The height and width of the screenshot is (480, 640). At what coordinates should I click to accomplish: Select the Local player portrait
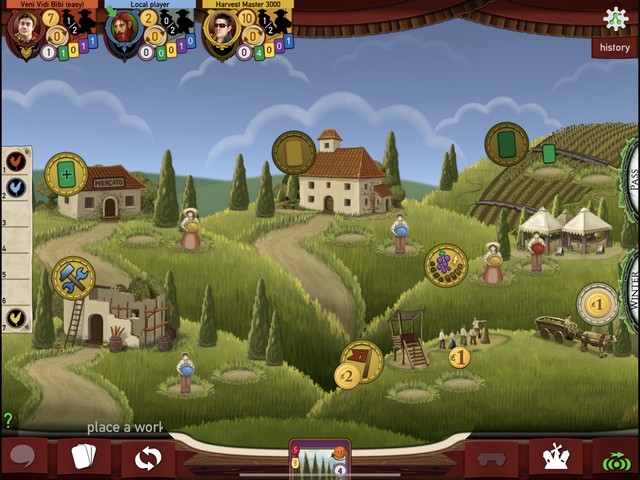[122, 28]
